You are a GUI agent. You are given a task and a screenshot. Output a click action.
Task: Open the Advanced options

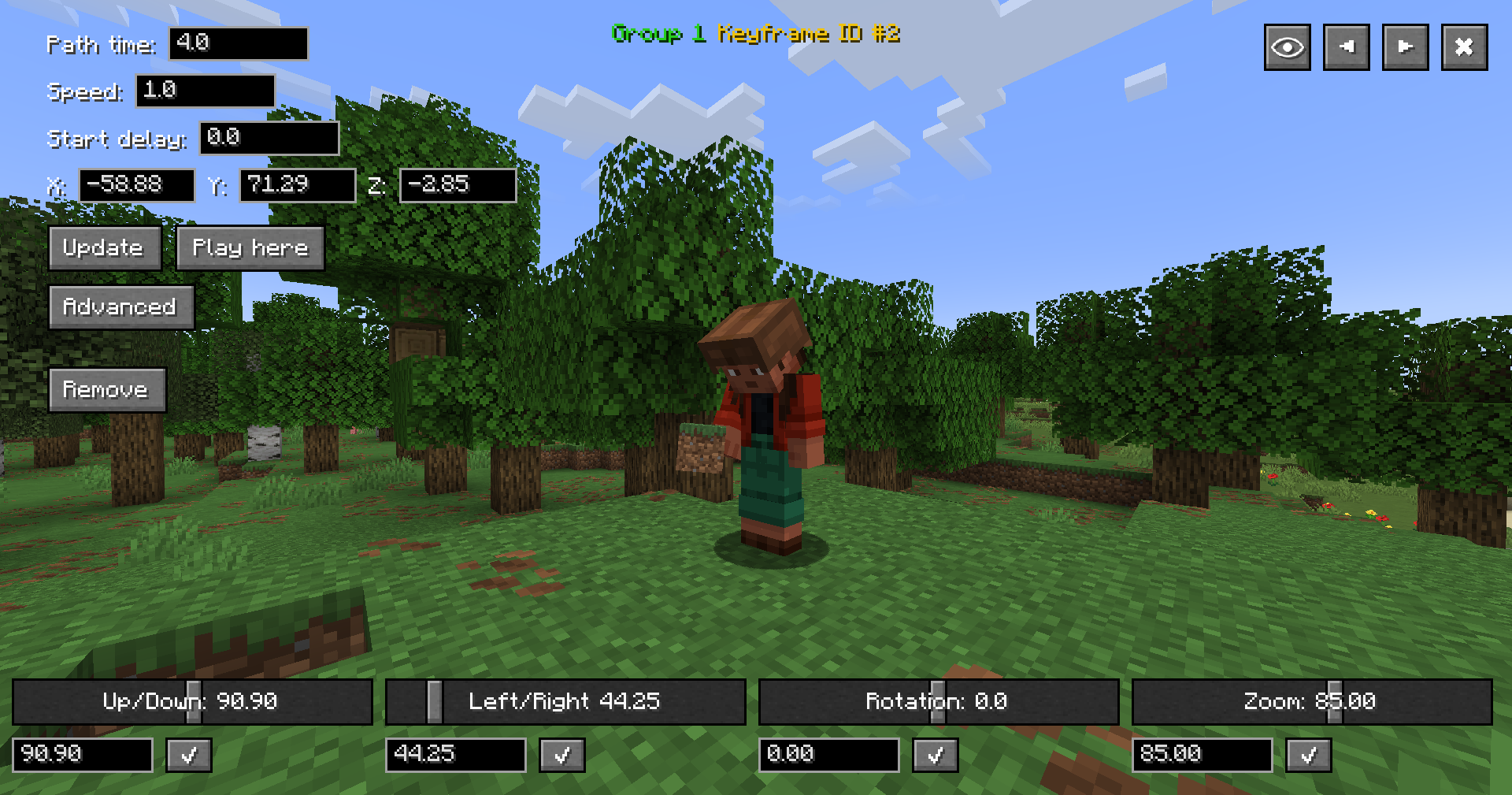tap(120, 307)
